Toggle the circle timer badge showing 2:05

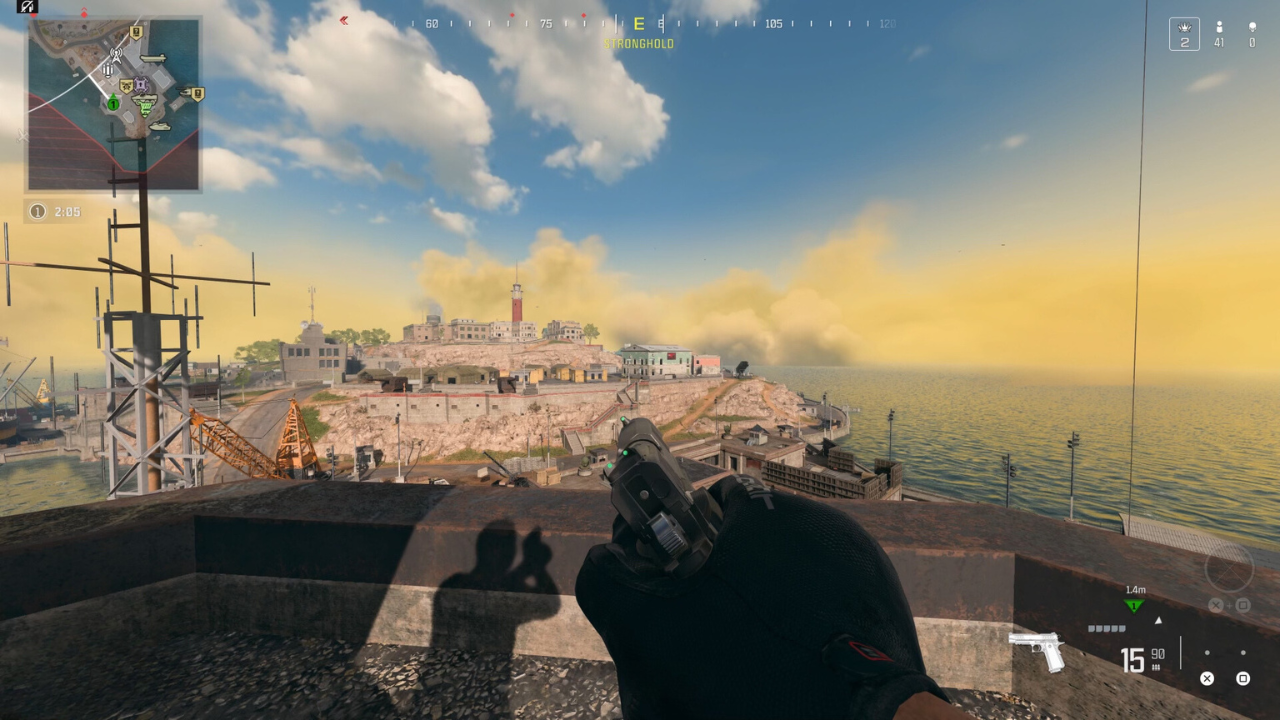38,211
